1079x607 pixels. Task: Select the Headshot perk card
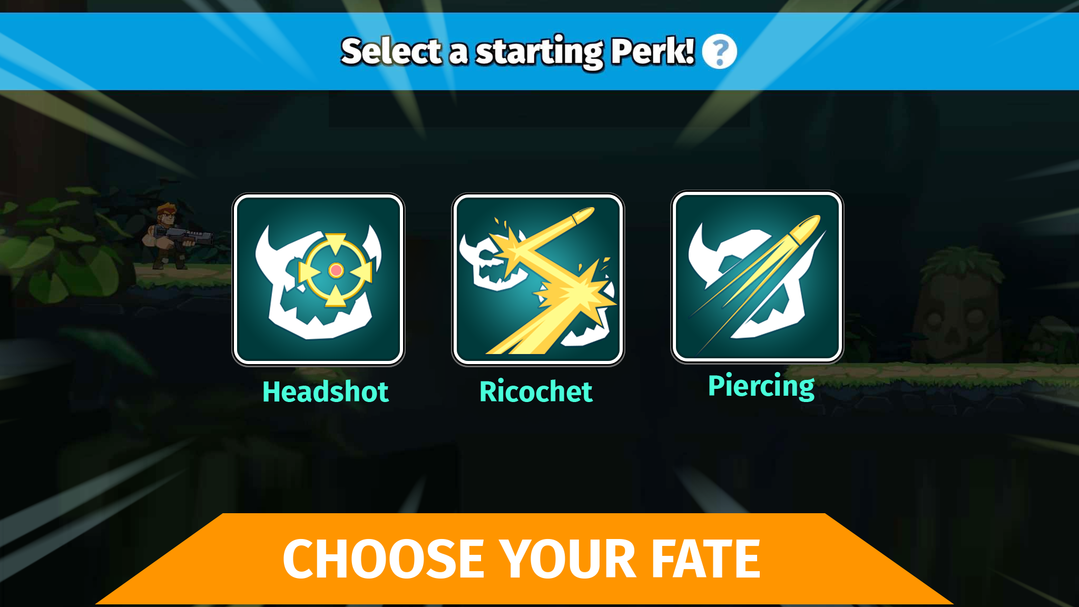(x=318, y=279)
